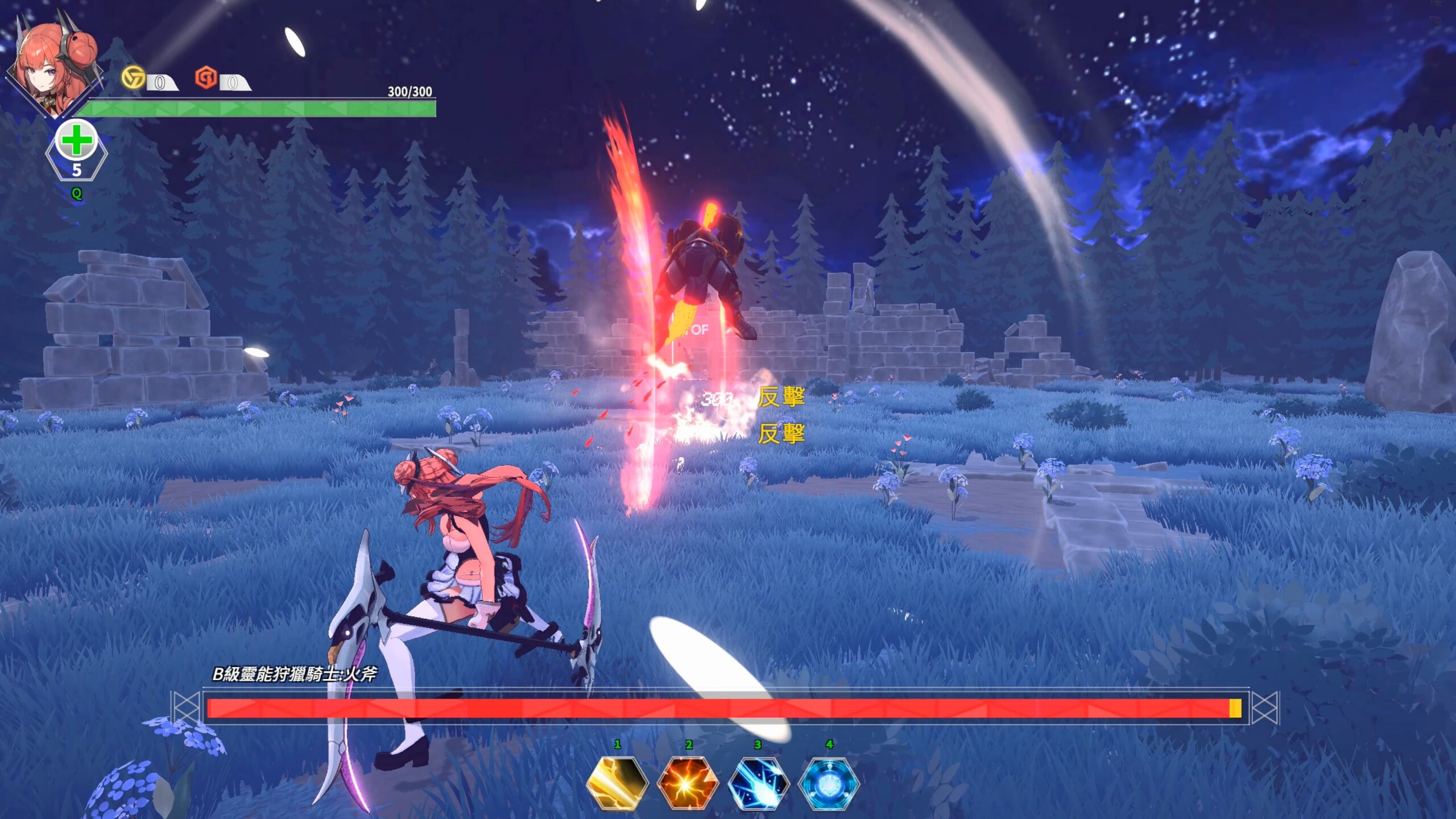Use the green cross healing item

click(x=76, y=142)
